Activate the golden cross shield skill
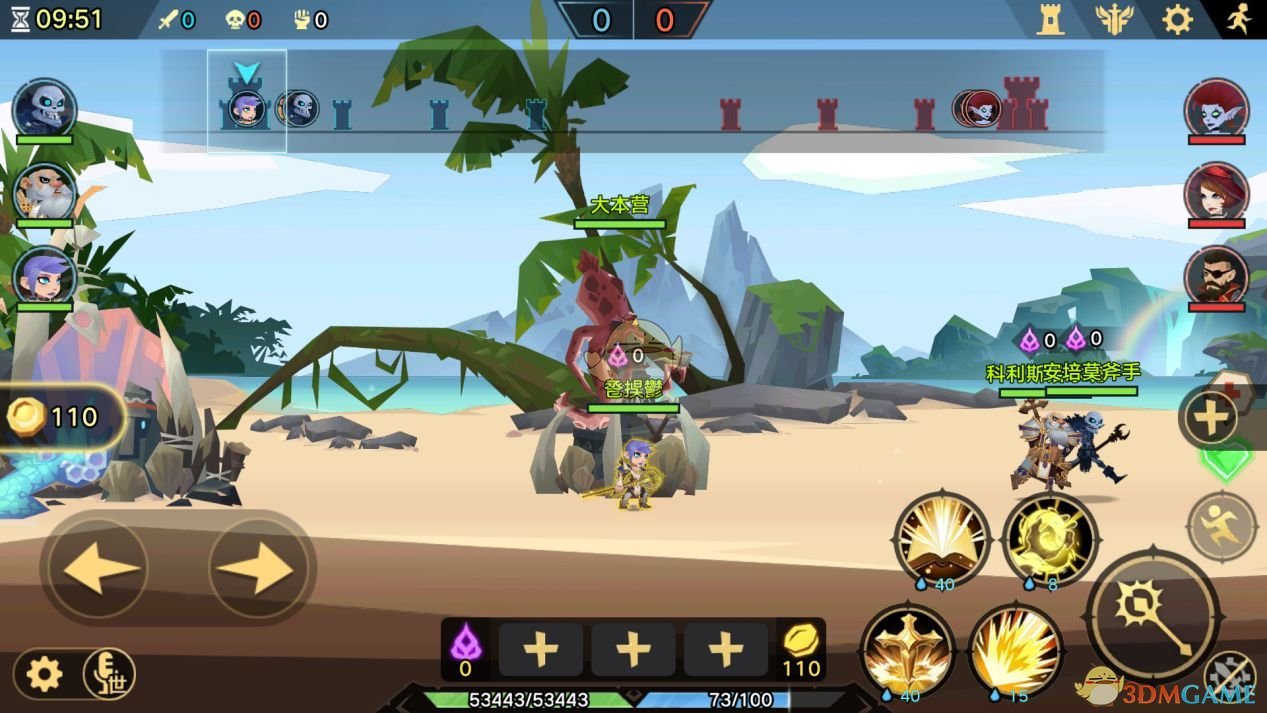The image size is (1267, 713). click(x=907, y=648)
